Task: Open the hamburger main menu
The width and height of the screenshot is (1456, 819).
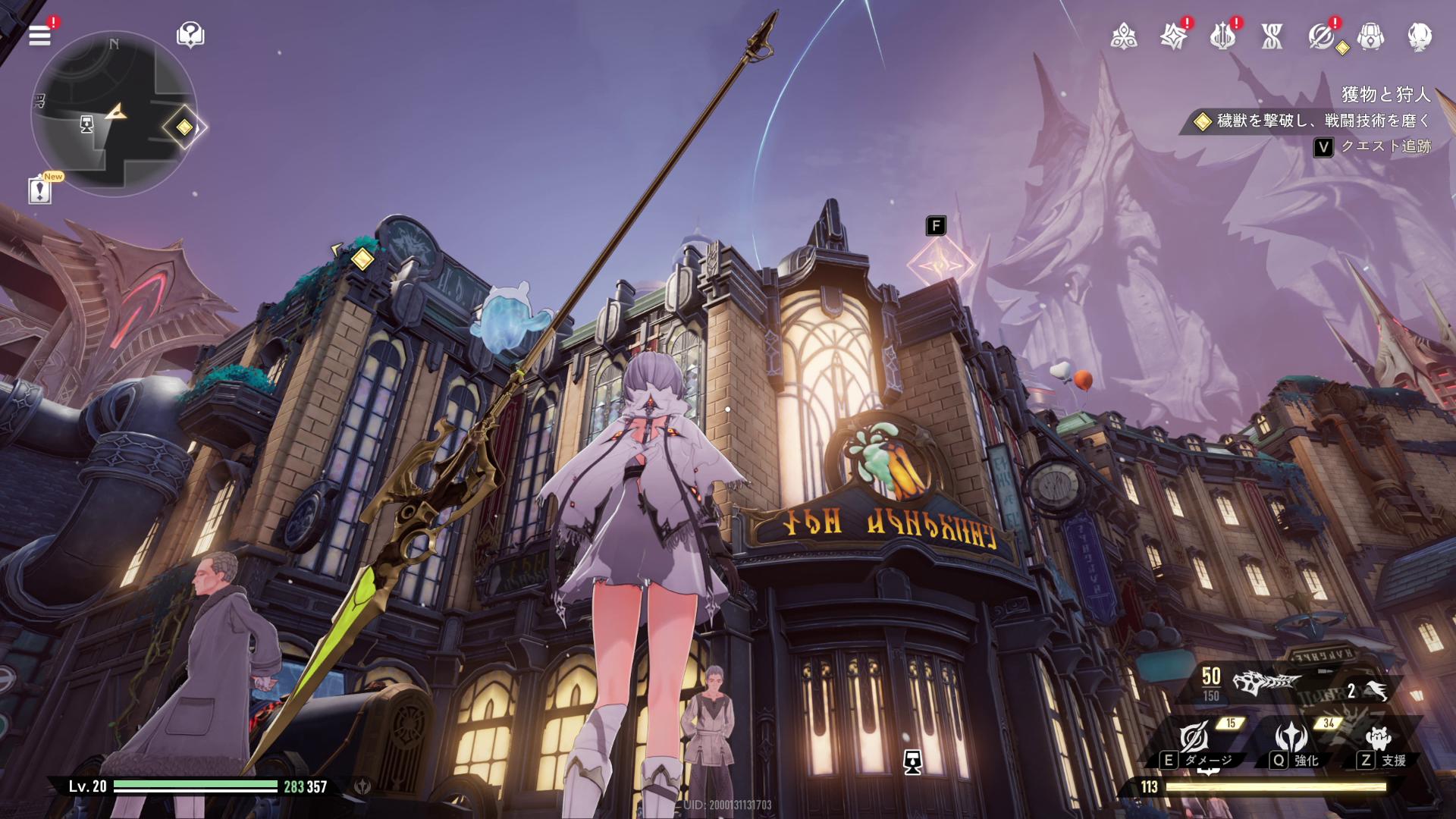Action: point(39,35)
